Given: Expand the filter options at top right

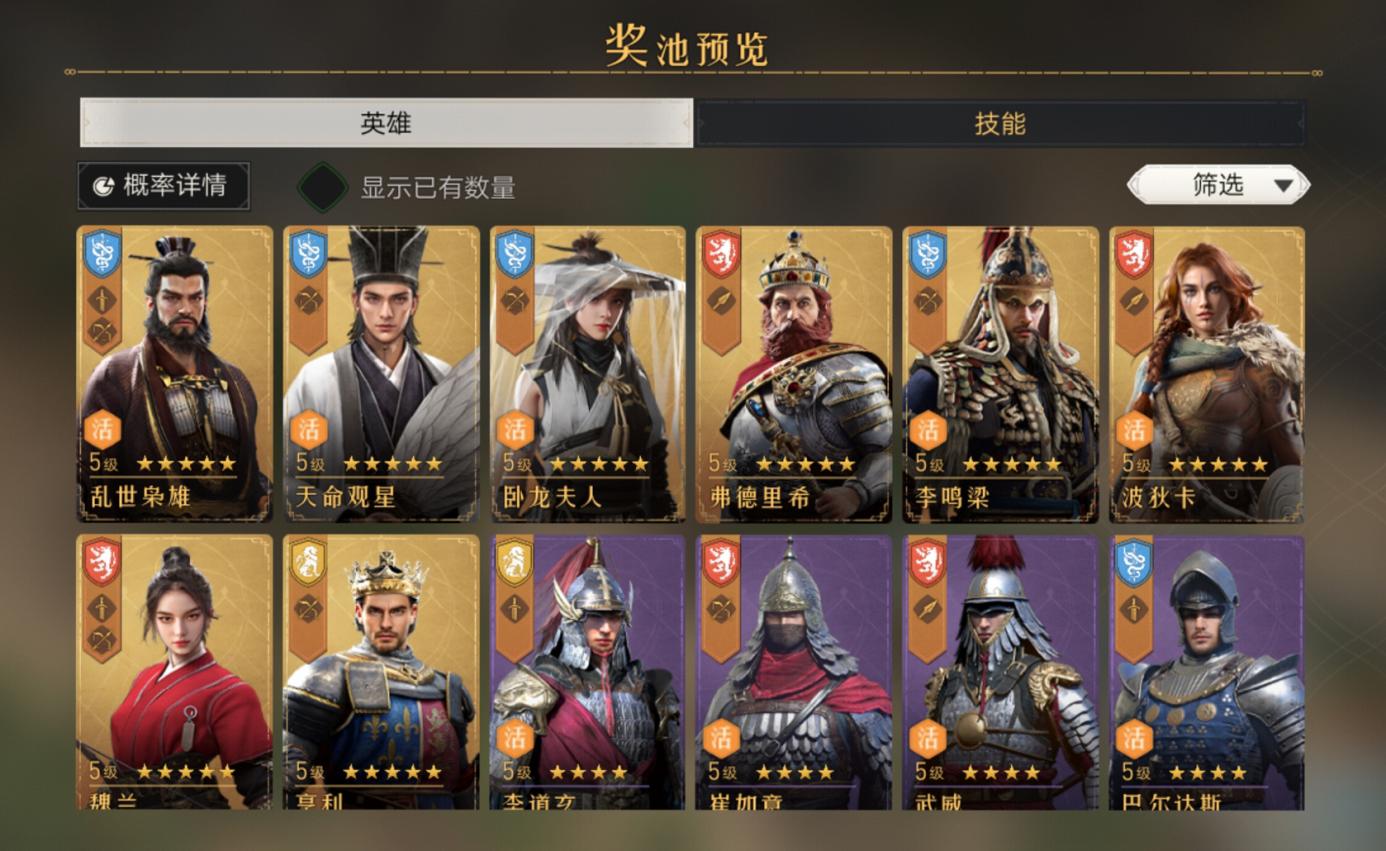Looking at the screenshot, I should pos(1218,184).
